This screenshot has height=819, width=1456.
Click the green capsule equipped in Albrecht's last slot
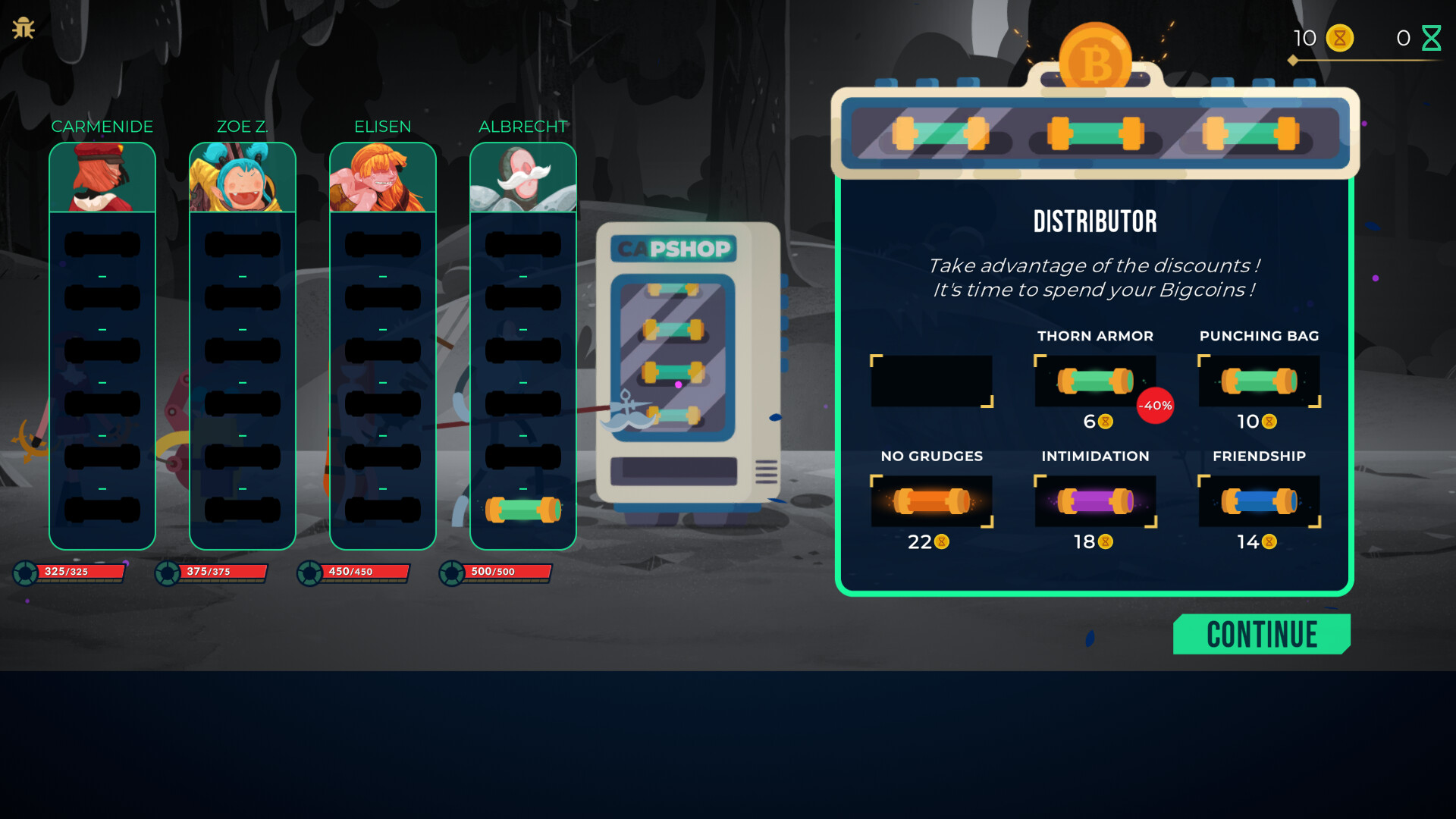523,510
